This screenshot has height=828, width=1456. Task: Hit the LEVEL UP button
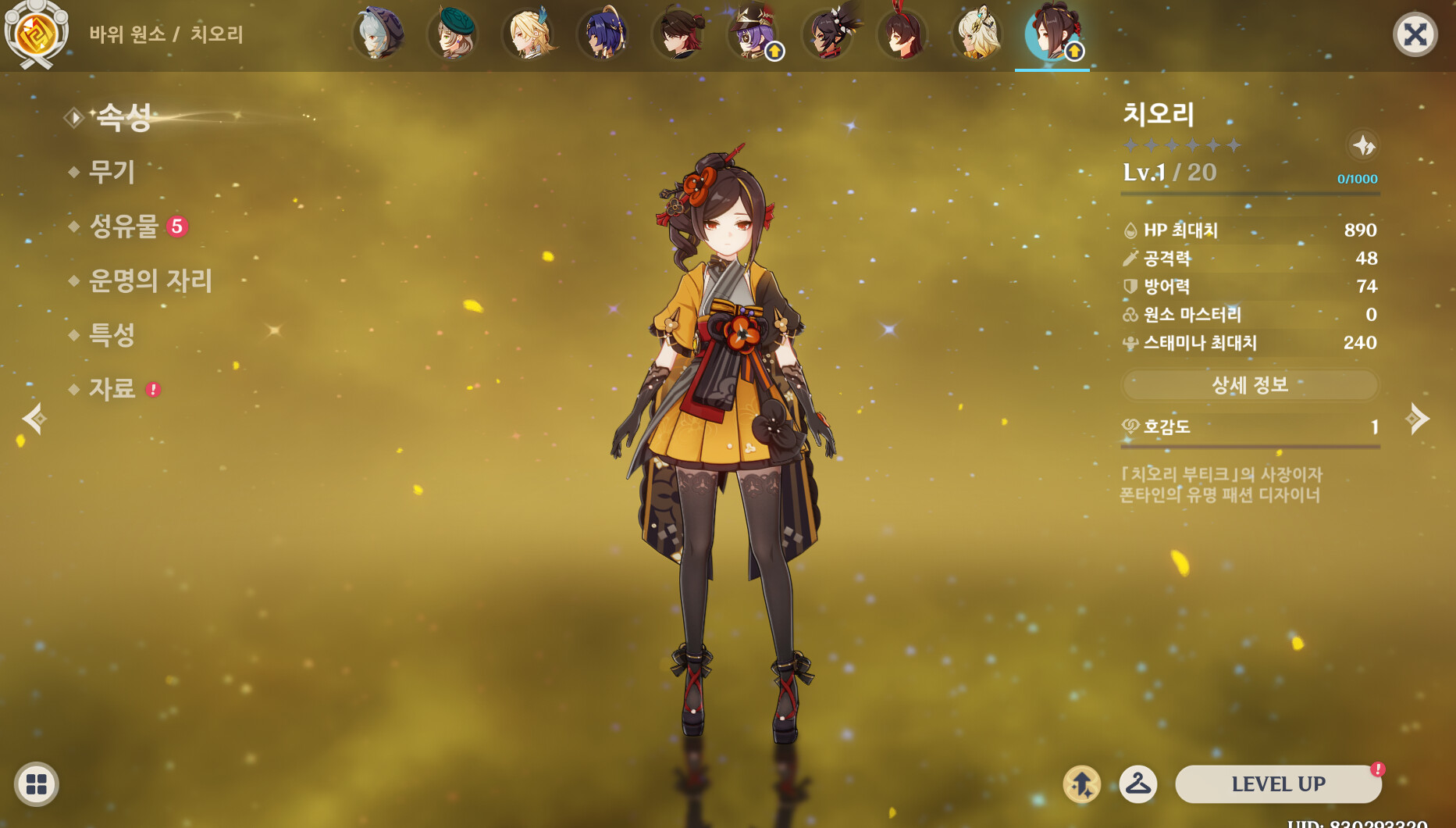coord(1278,783)
